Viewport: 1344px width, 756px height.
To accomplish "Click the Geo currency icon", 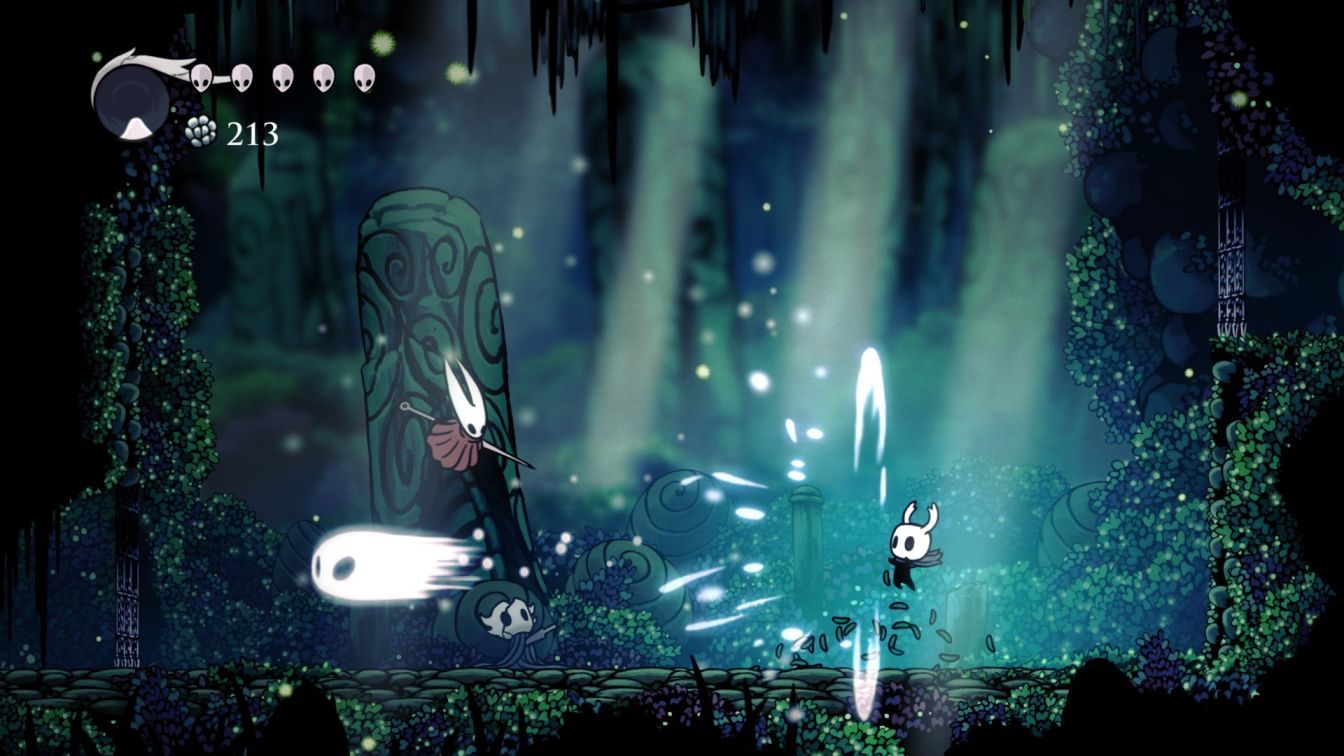I will click(x=199, y=132).
